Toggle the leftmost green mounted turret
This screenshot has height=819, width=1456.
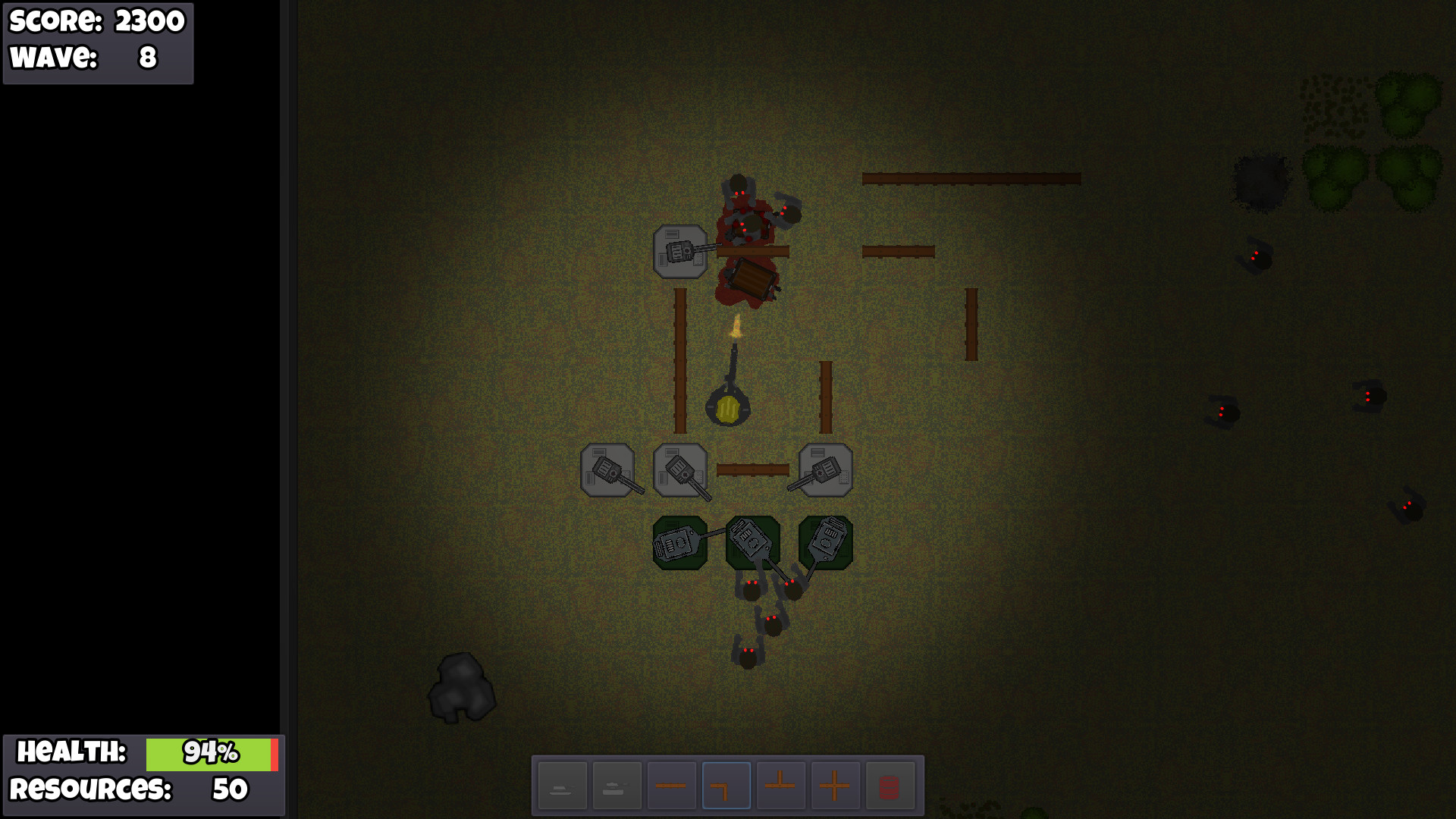point(680,541)
